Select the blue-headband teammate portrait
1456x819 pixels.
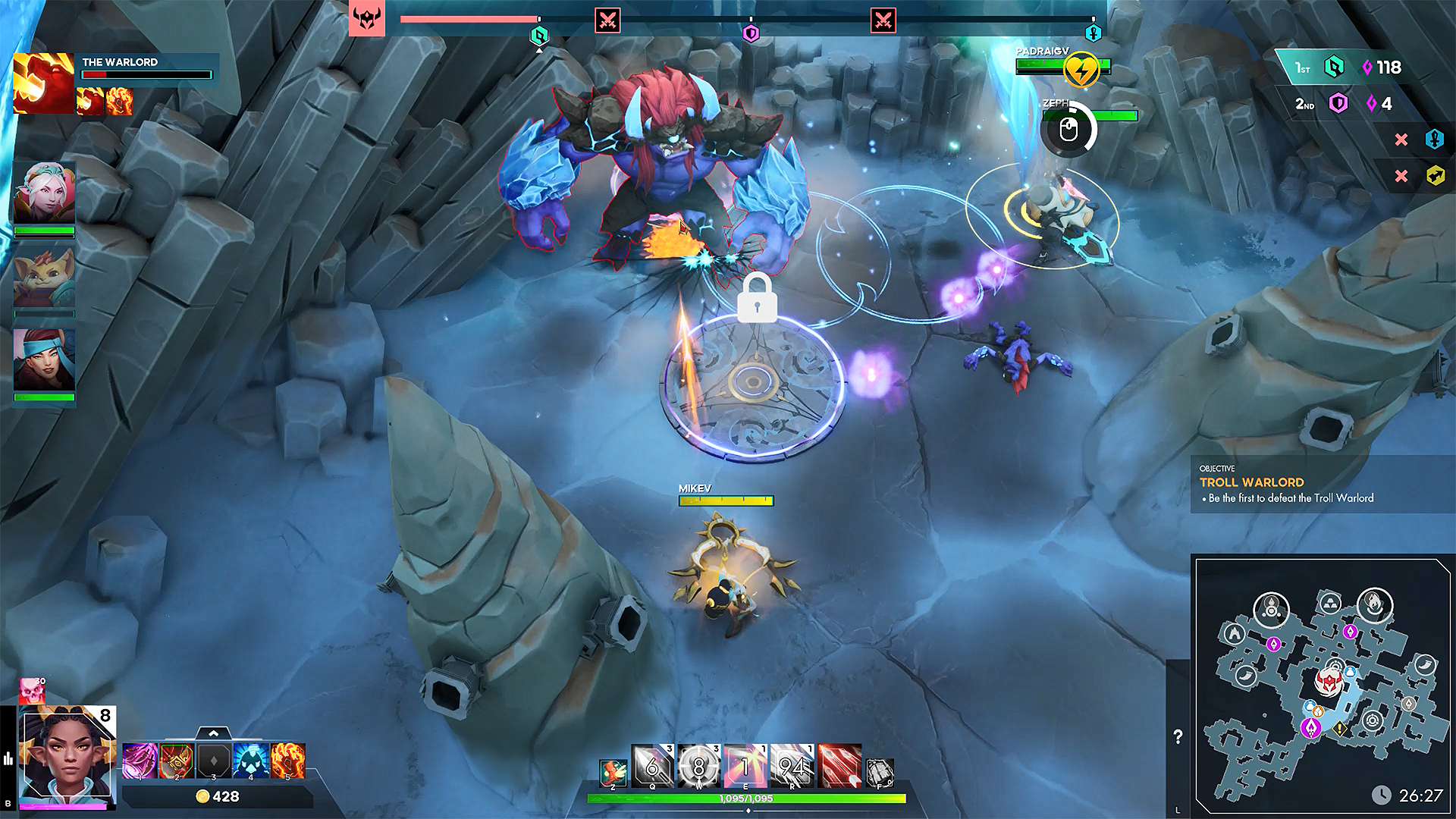click(44, 359)
